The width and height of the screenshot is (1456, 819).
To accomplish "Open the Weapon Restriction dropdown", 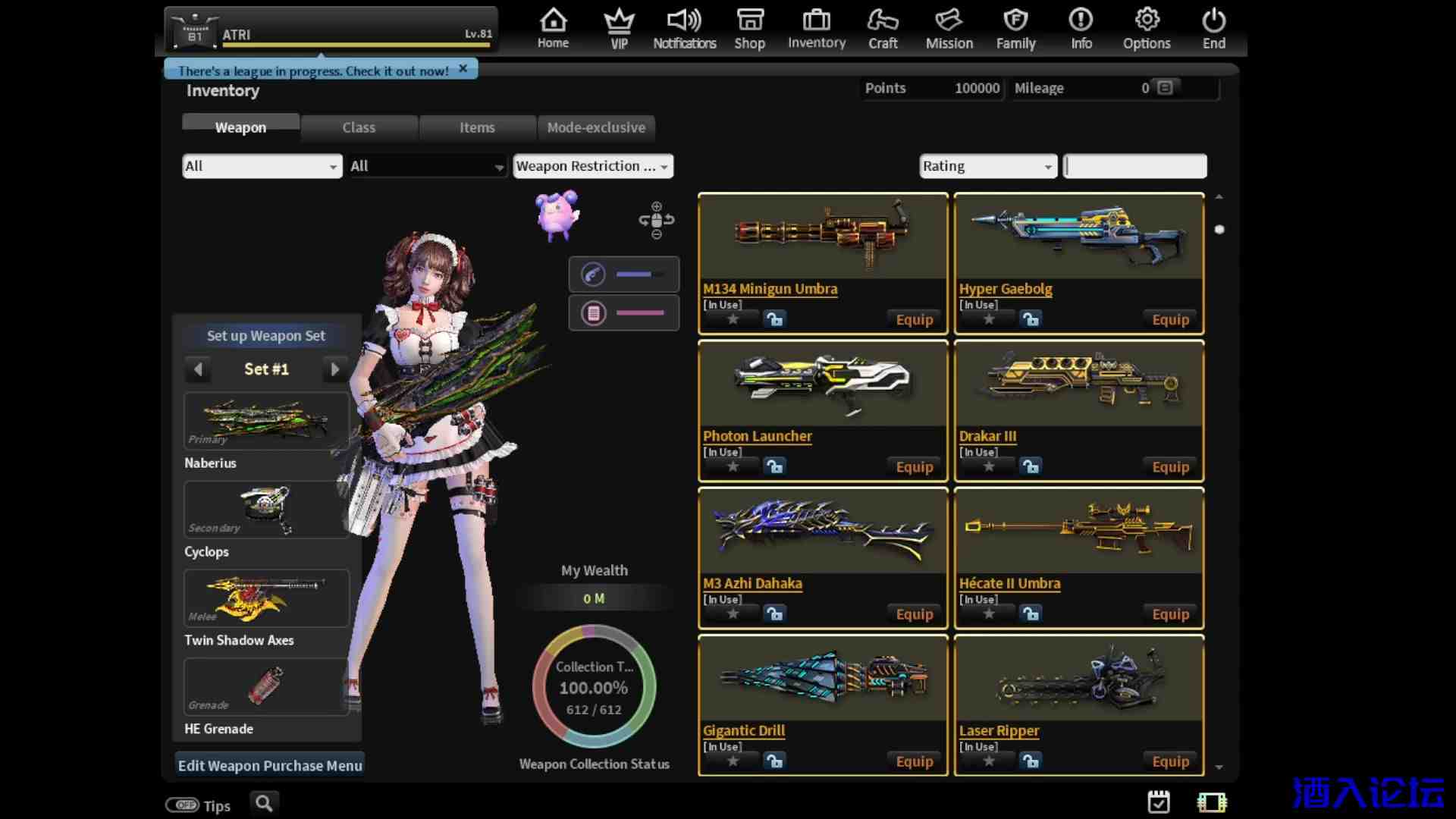I will pos(592,166).
